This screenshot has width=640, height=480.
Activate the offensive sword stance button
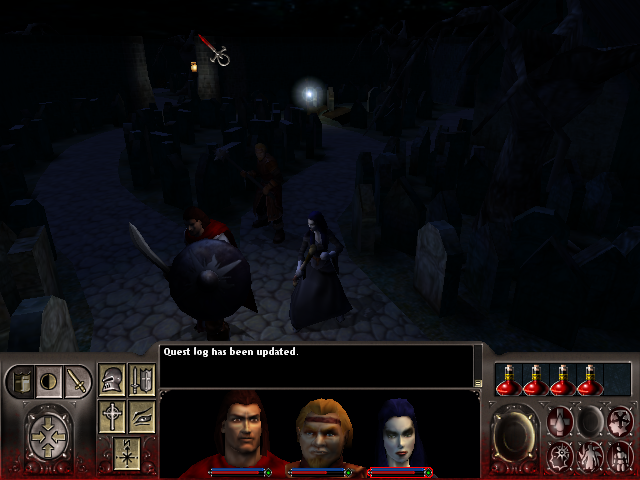pyautogui.click(x=76, y=381)
